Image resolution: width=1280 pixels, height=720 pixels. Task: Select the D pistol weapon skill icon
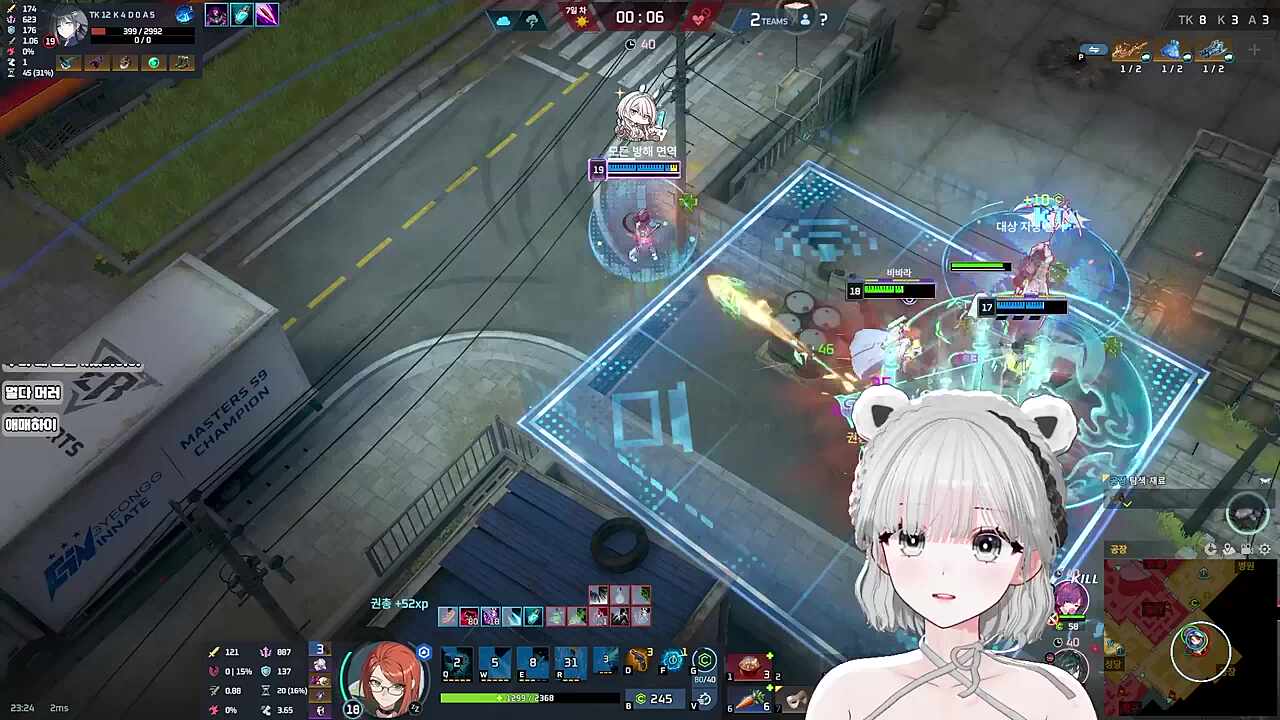(637, 660)
